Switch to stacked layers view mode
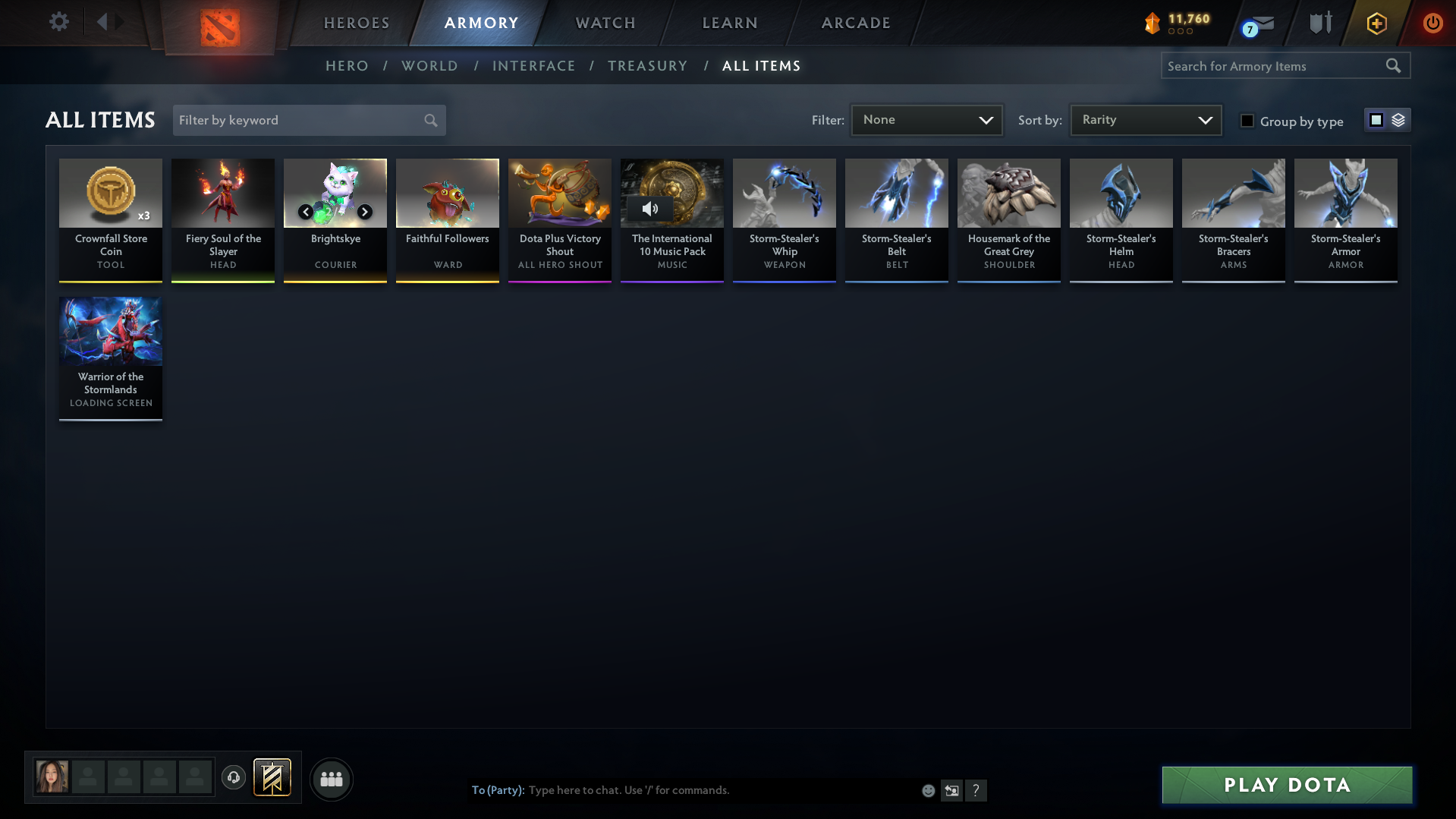Image resolution: width=1456 pixels, height=819 pixels. tap(1398, 120)
